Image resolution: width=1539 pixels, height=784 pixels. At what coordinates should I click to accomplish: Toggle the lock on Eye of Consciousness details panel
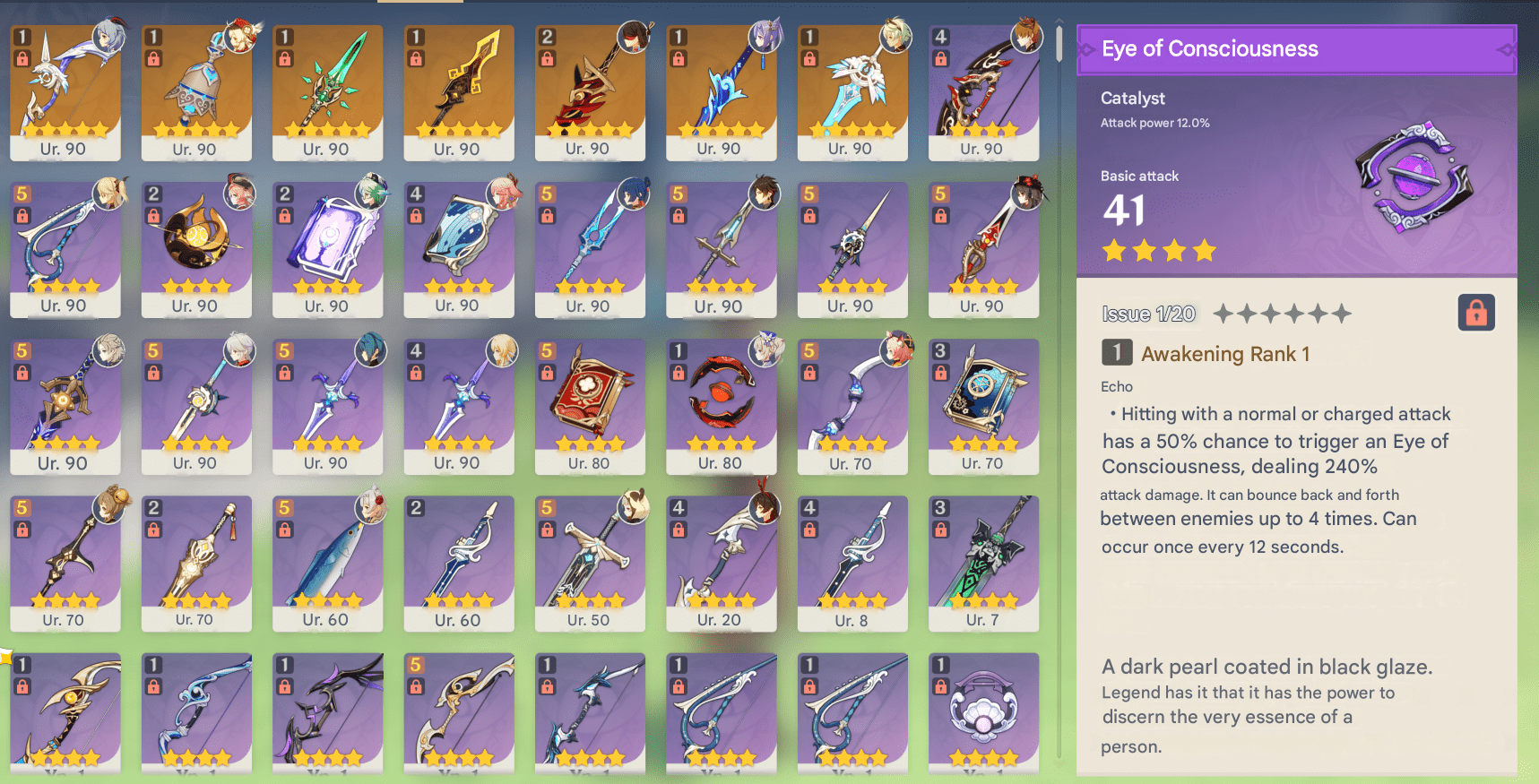1476,311
